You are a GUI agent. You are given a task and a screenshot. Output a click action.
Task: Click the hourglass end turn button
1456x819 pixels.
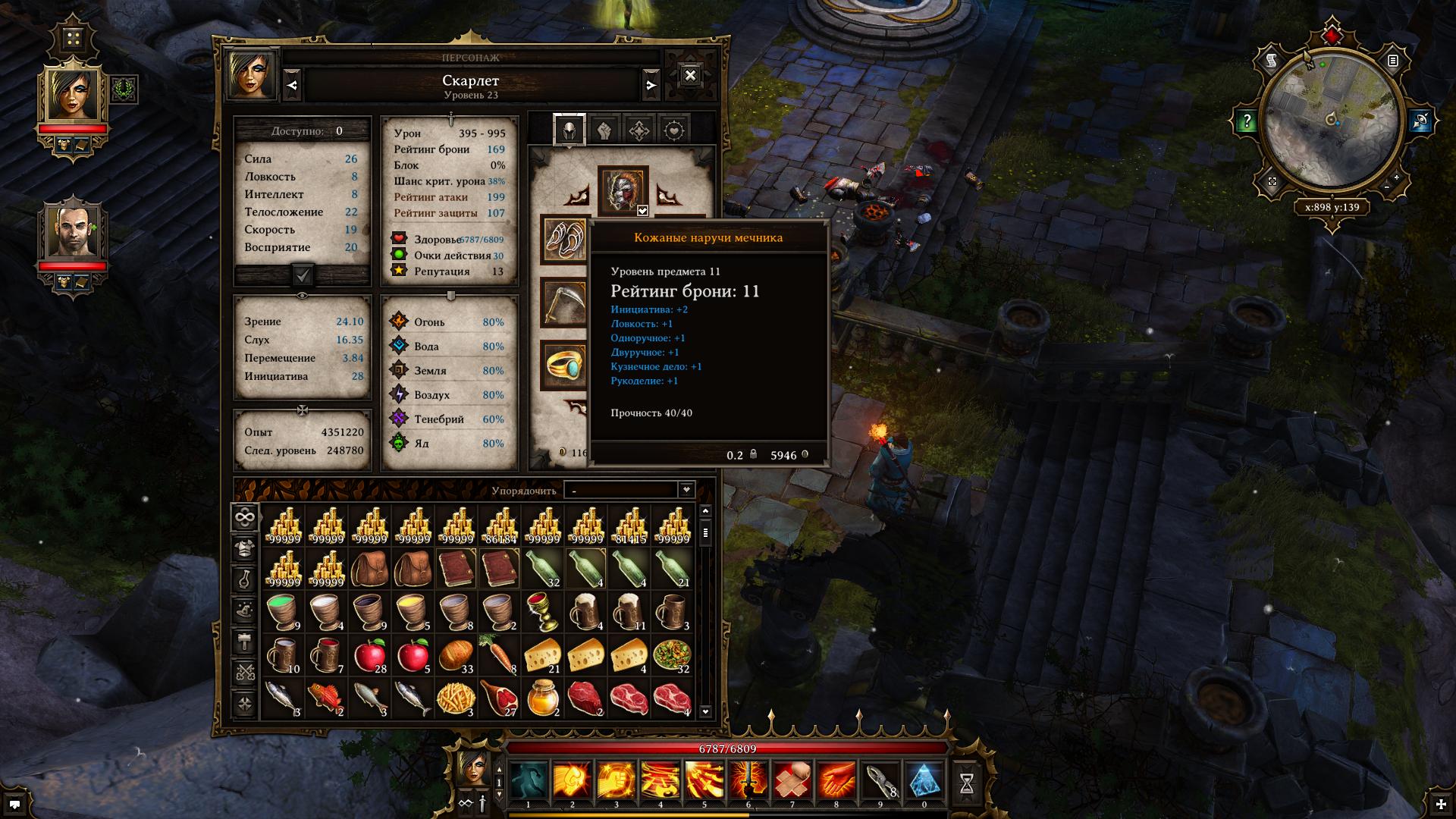point(967,784)
